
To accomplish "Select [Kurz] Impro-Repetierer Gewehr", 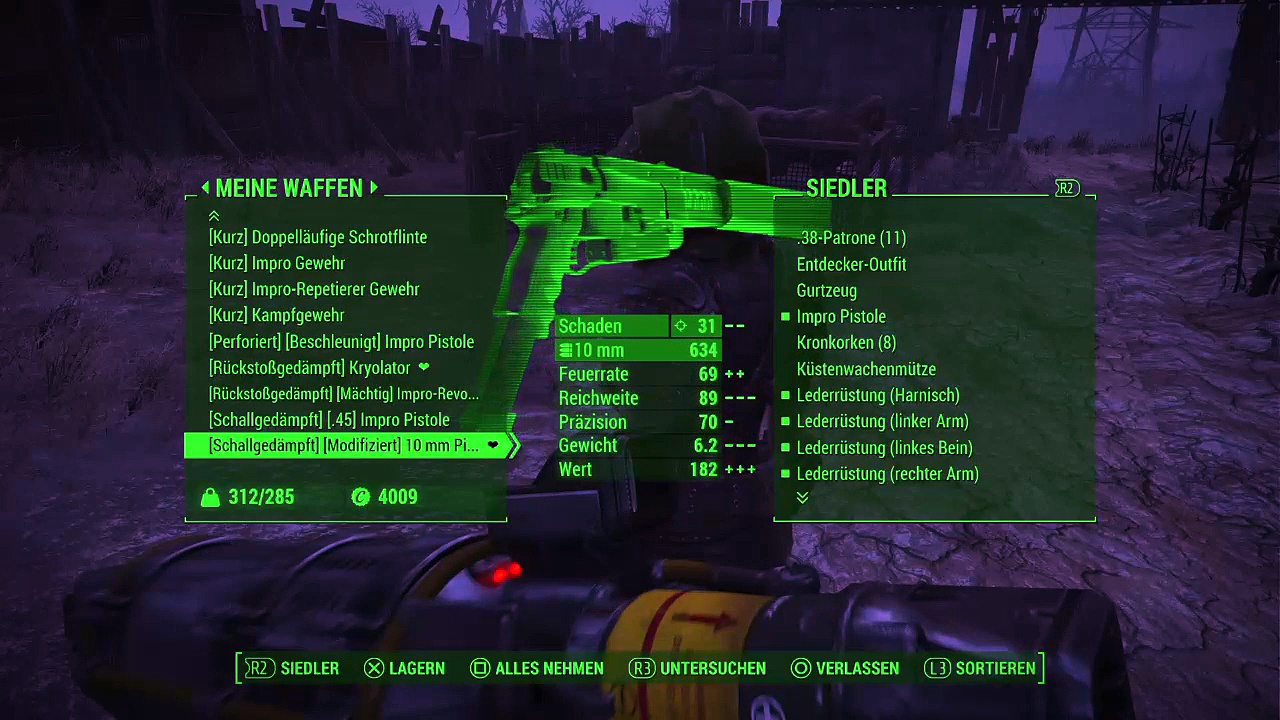I will click(314, 289).
